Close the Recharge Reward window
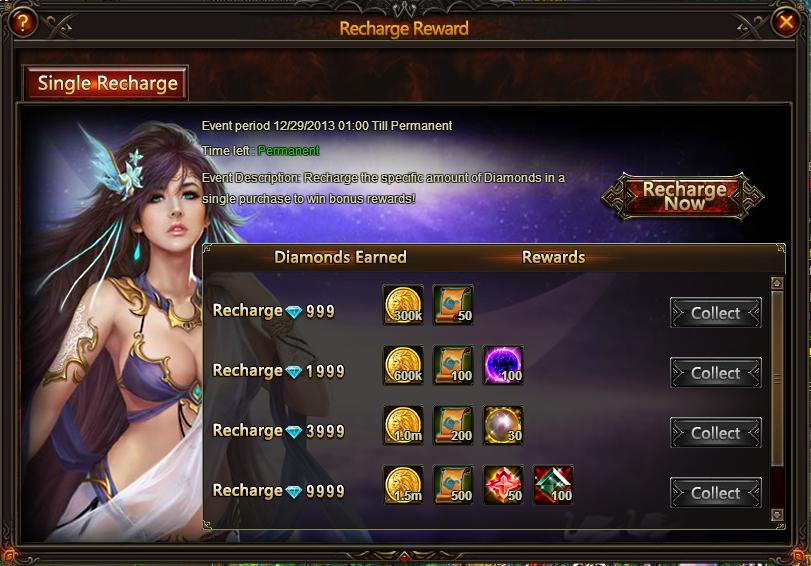This screenshot has width=811, height=566. coord(787,21)
